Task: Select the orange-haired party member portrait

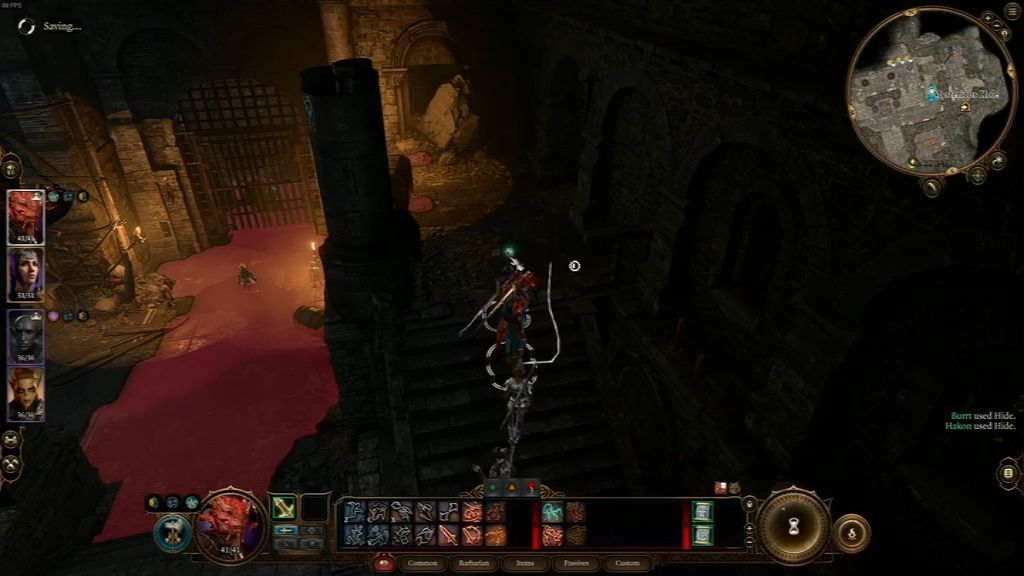Action: coord(25,393)
